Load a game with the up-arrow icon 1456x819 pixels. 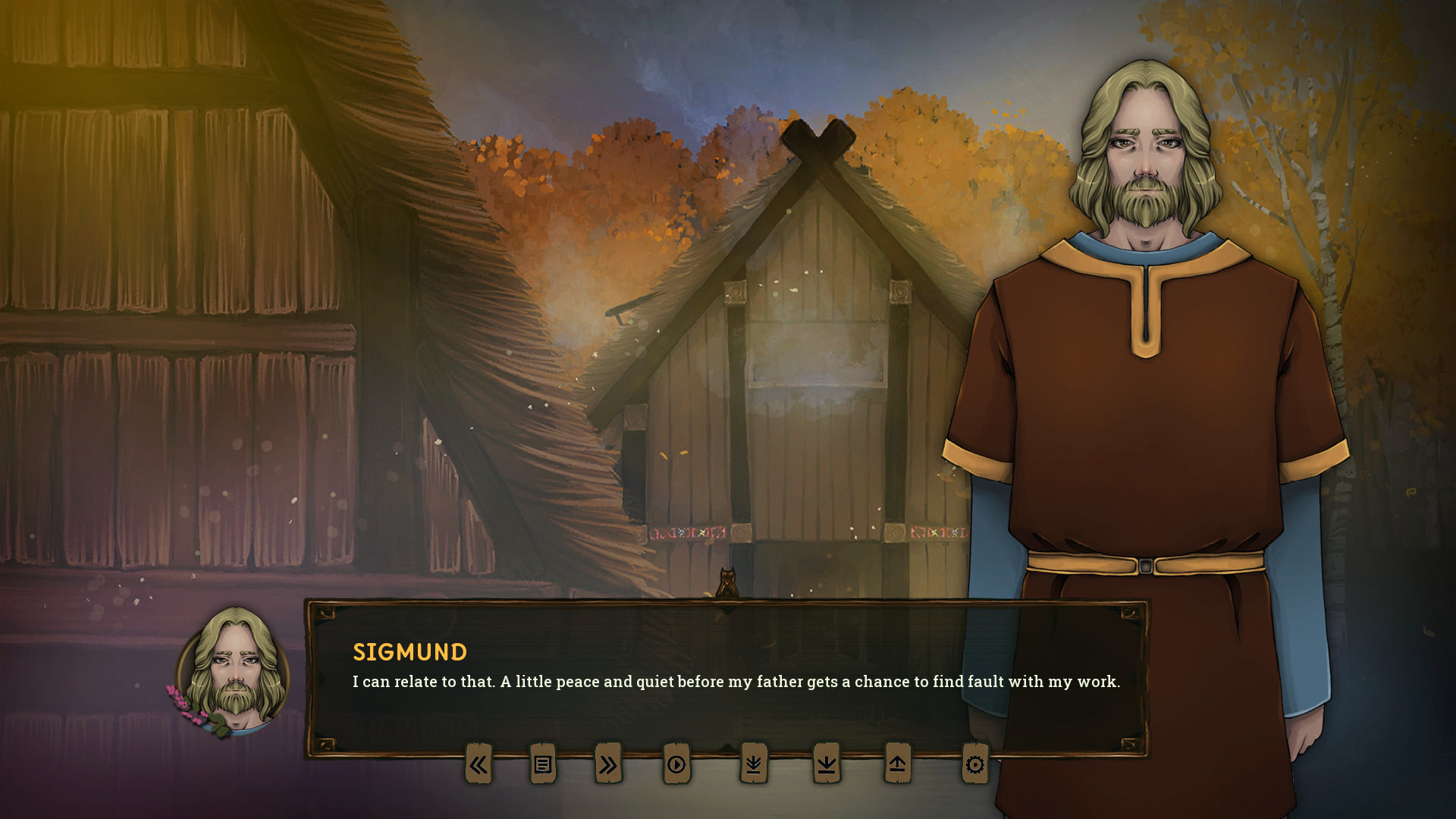point(898,764)
